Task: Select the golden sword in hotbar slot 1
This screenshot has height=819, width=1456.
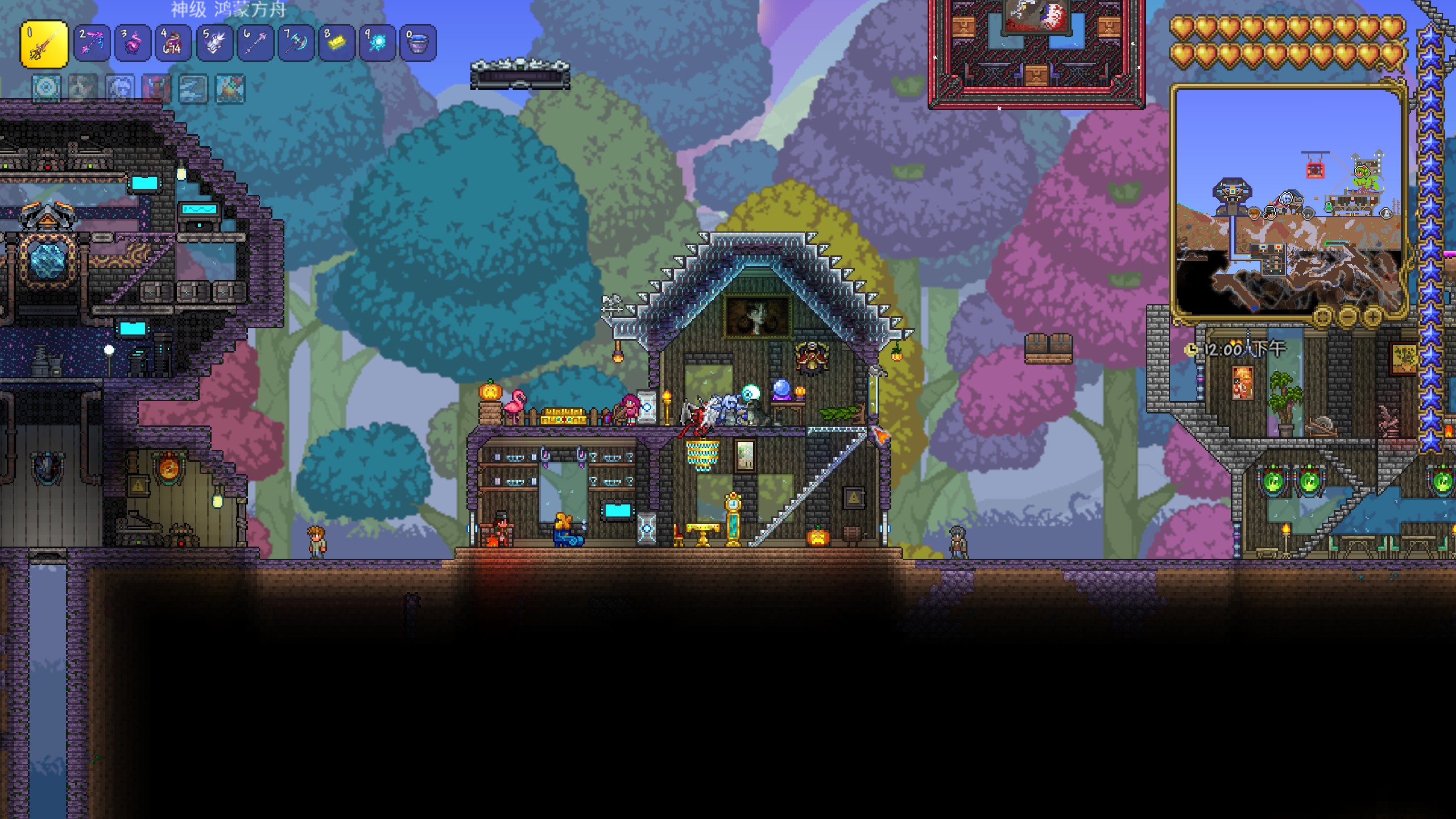Action: click(44, 44)
